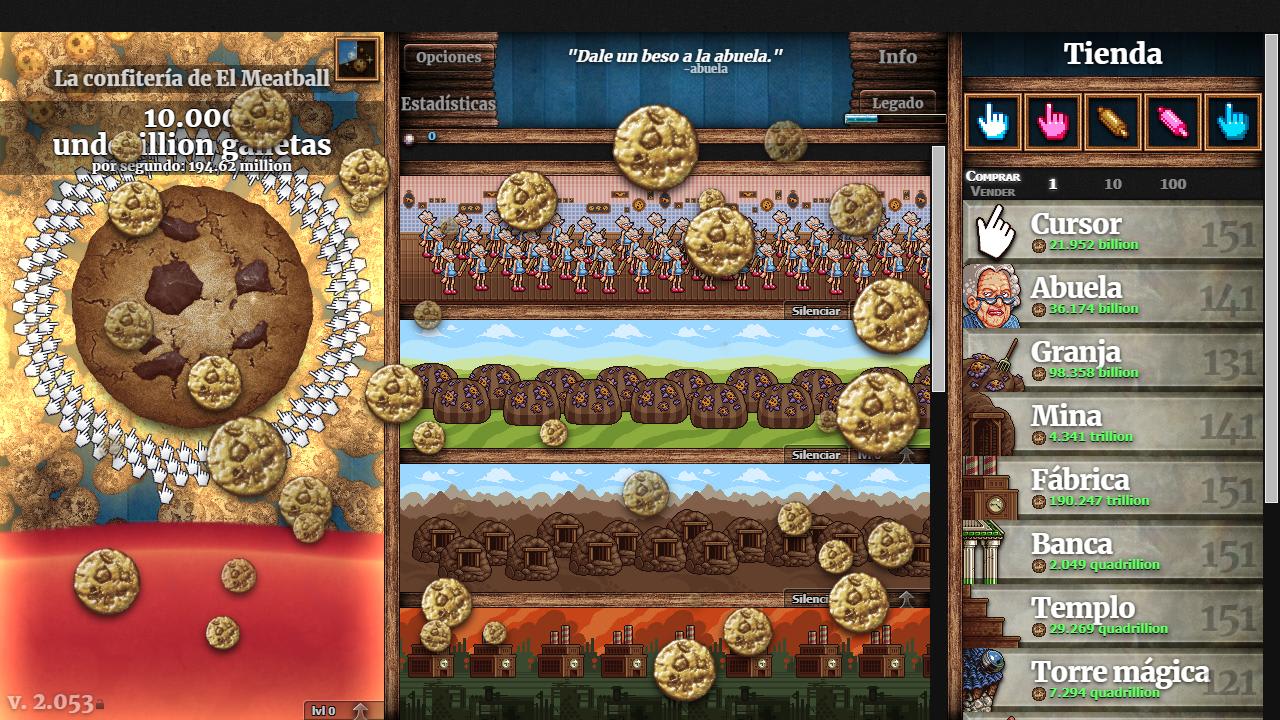The image size is (1280, 720).
Task: Open the Opciones menu
Action: [449, 57]
